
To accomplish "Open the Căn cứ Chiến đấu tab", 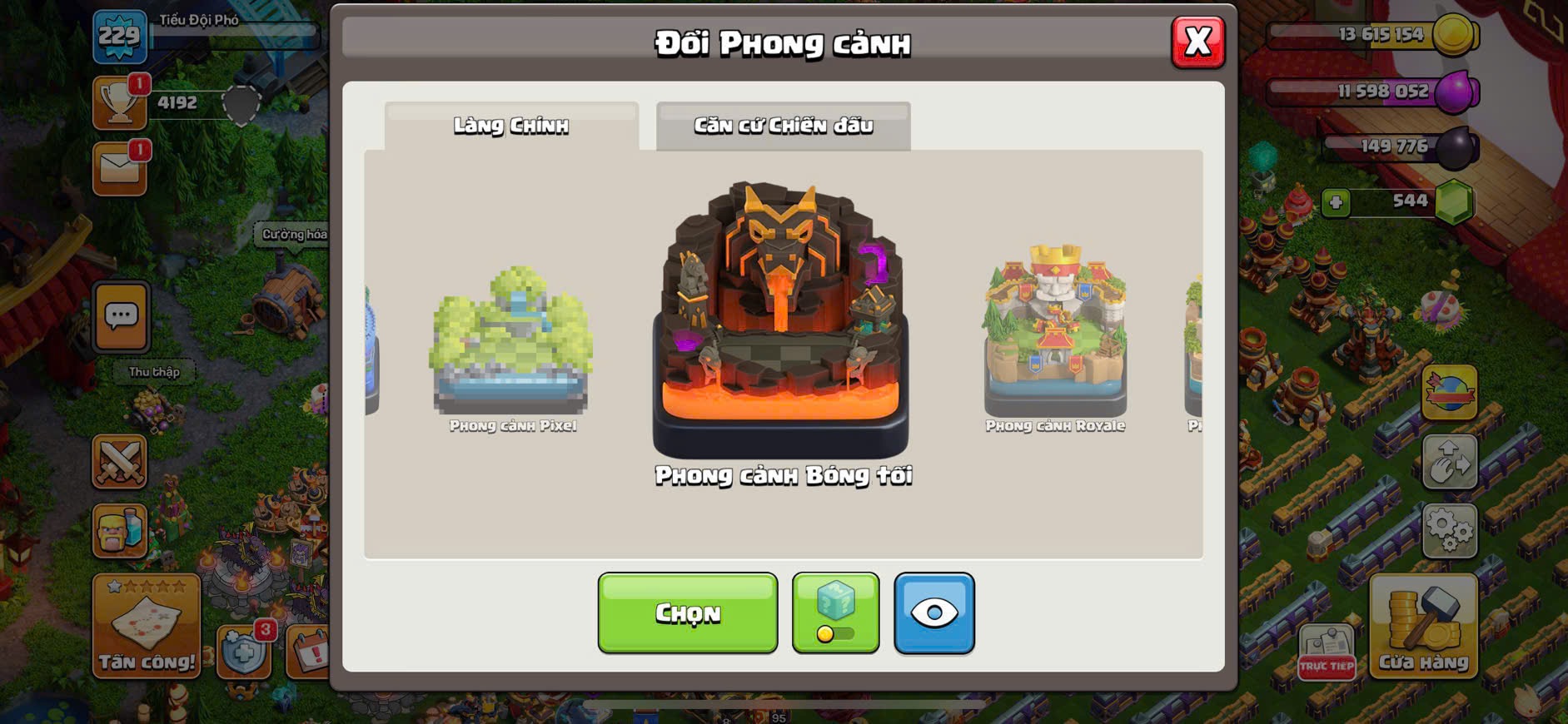I will 783,126.
